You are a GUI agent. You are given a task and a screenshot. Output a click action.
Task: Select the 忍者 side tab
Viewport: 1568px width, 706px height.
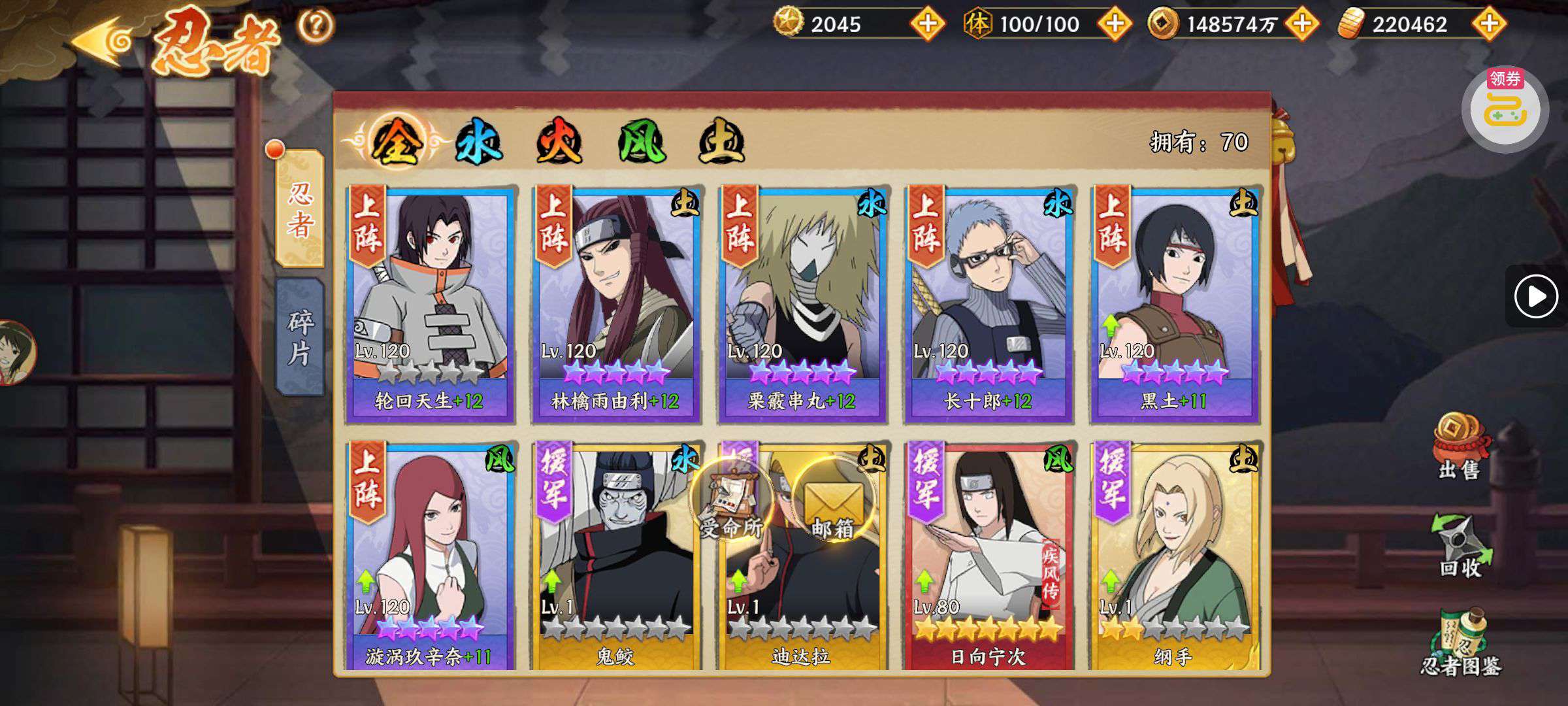tap(300, 209)
